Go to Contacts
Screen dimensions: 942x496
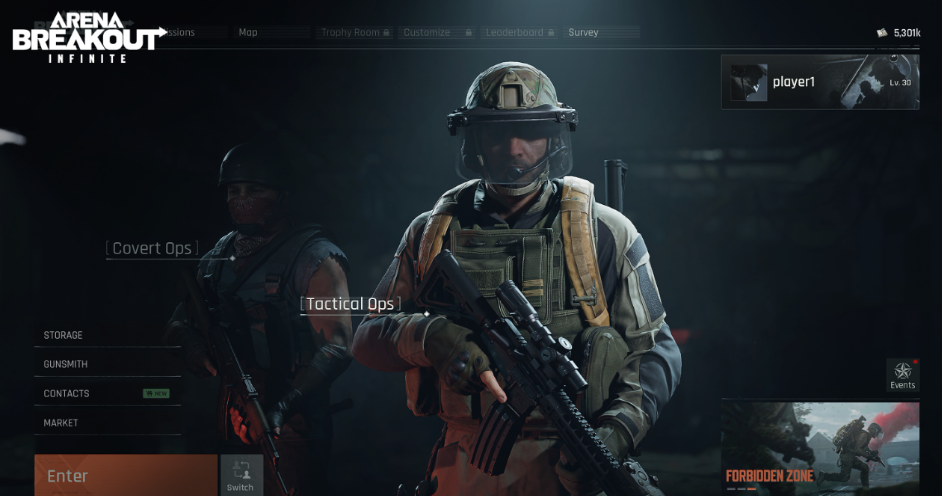click(67, 393)
